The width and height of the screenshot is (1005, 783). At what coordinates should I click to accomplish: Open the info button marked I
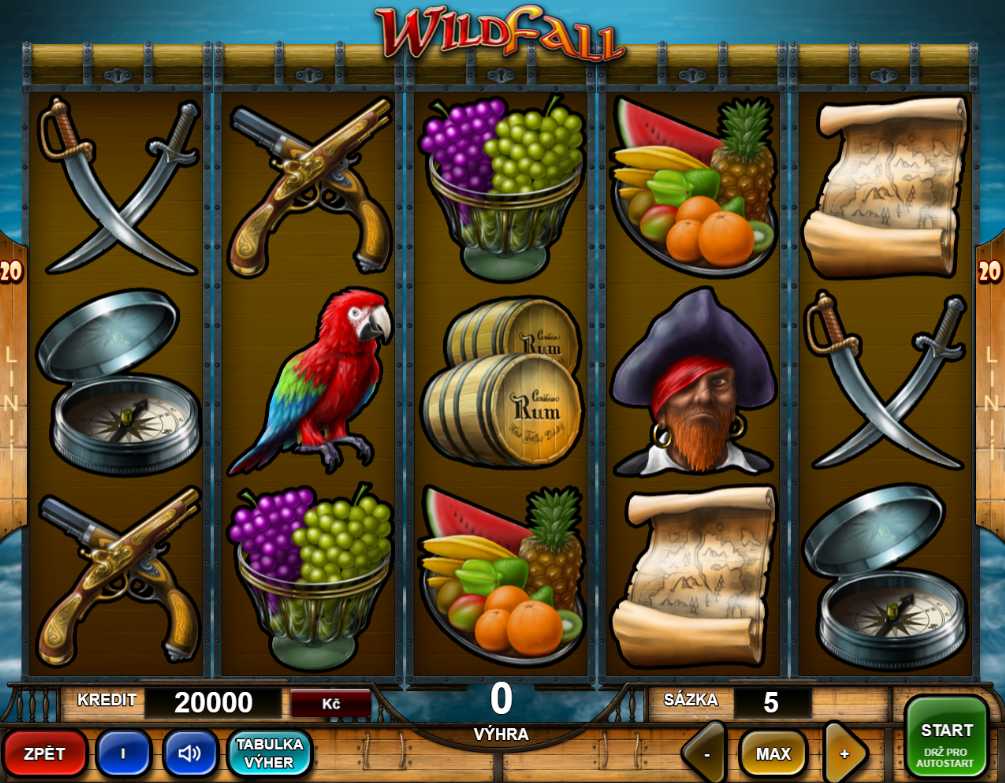tap(123, 753)
